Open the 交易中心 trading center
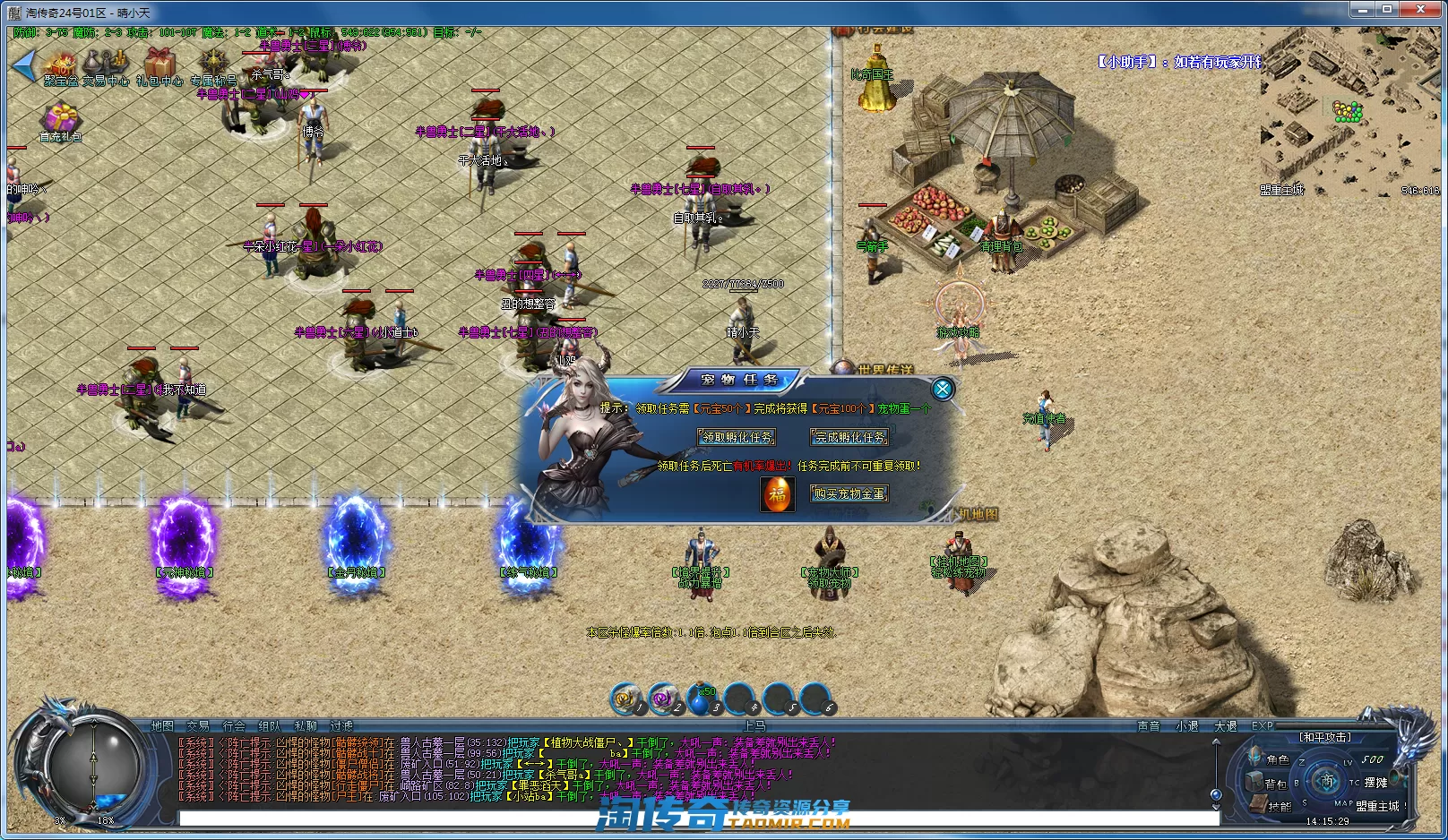The image size is (1448, 840). tap(106, 66)
